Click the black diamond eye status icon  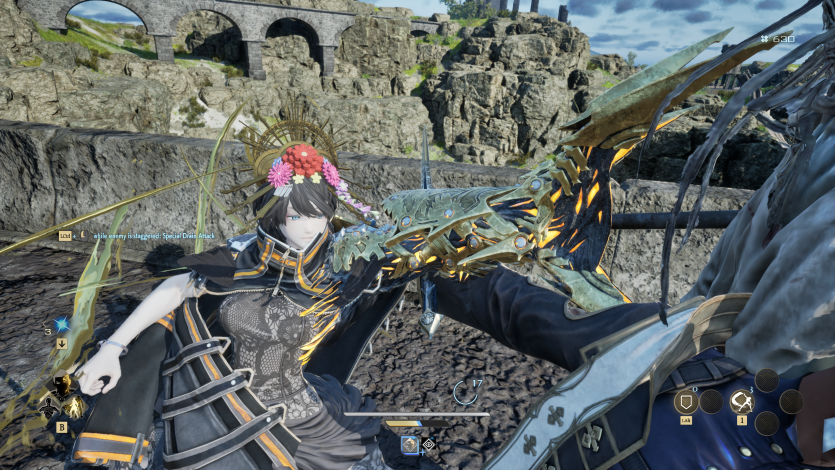click(429, 444)
